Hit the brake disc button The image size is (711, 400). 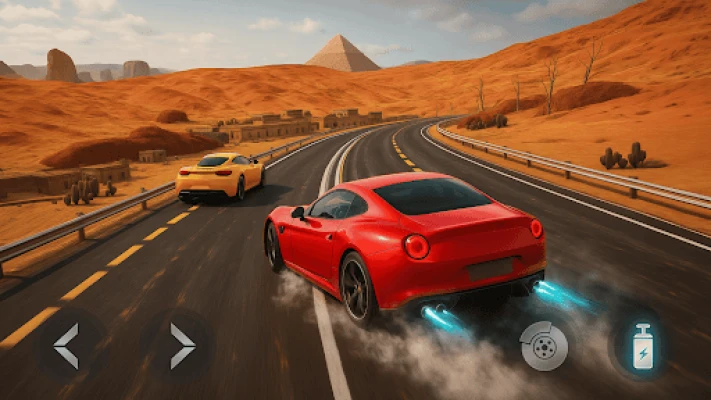(x=544, y=347)
